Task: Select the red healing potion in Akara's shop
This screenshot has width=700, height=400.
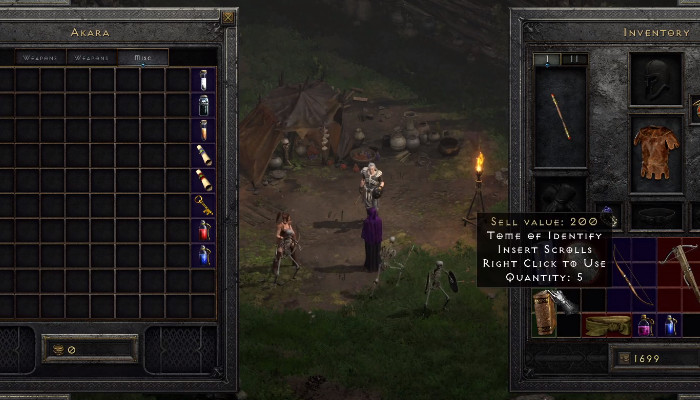Action: tap(204, 230)
